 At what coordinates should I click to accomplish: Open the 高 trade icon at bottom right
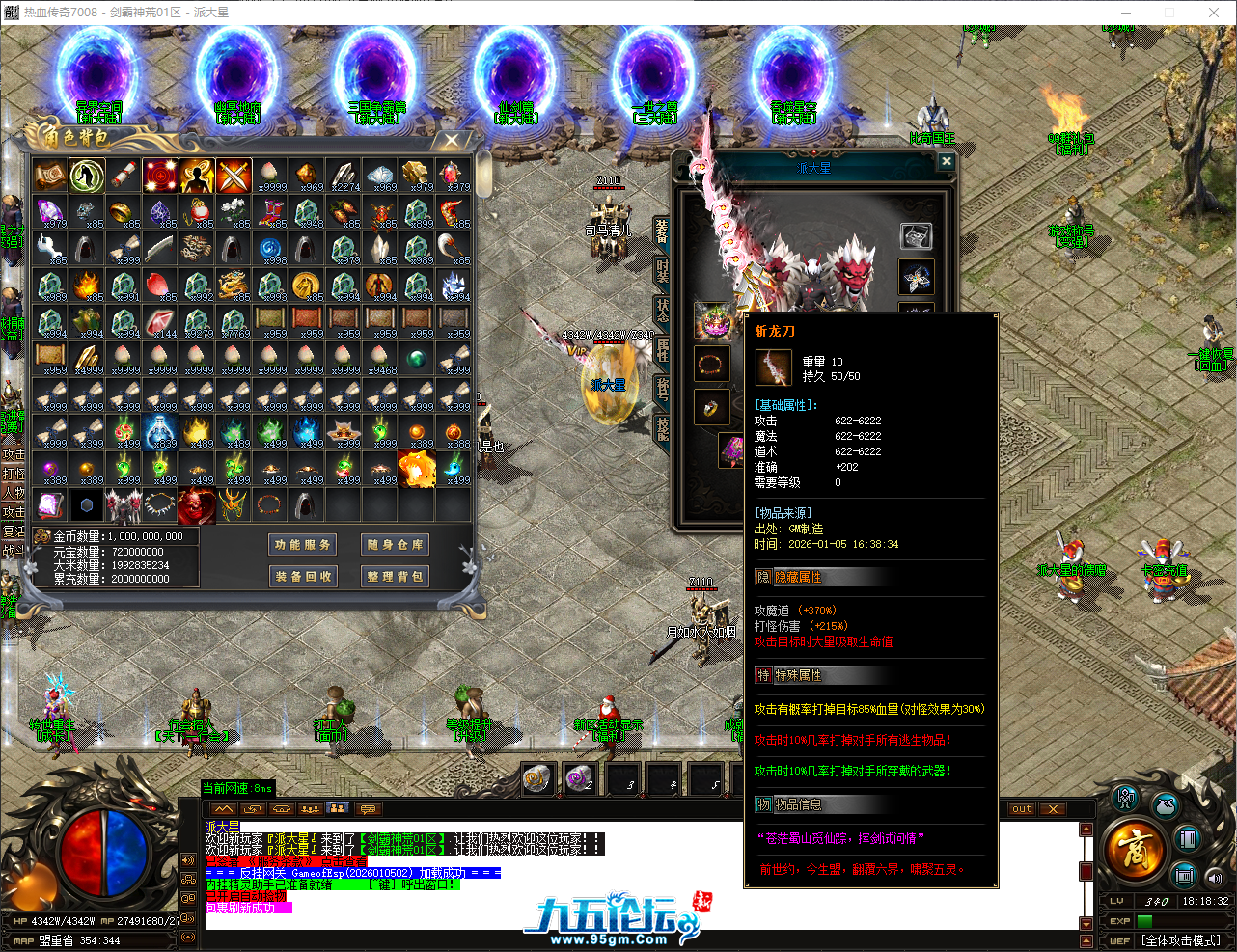[1135, 847]
